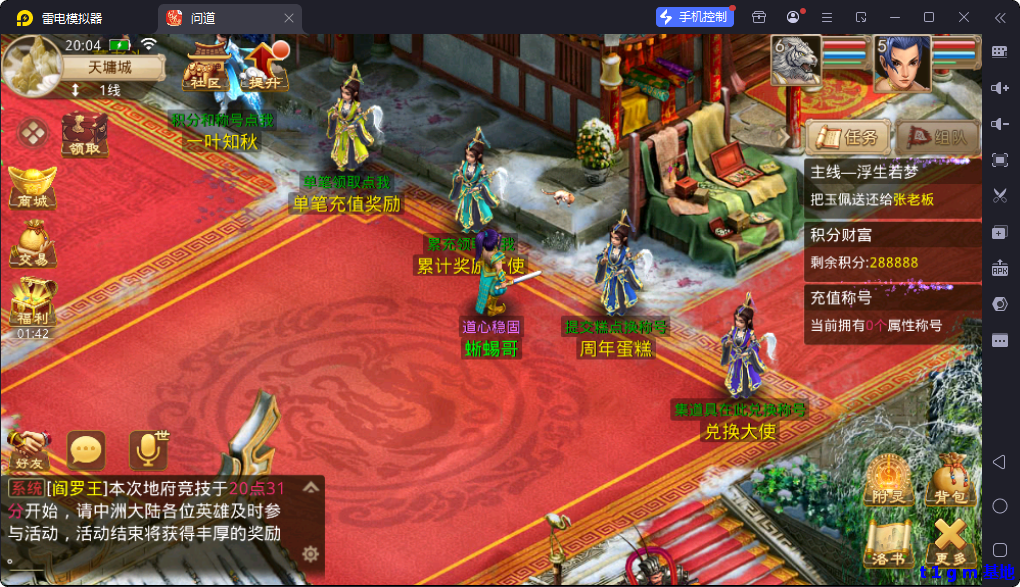The height and width of the screenshot is (587, 1020).
Task: Select the white tiger pet portrait
Action: click(796, 61)
